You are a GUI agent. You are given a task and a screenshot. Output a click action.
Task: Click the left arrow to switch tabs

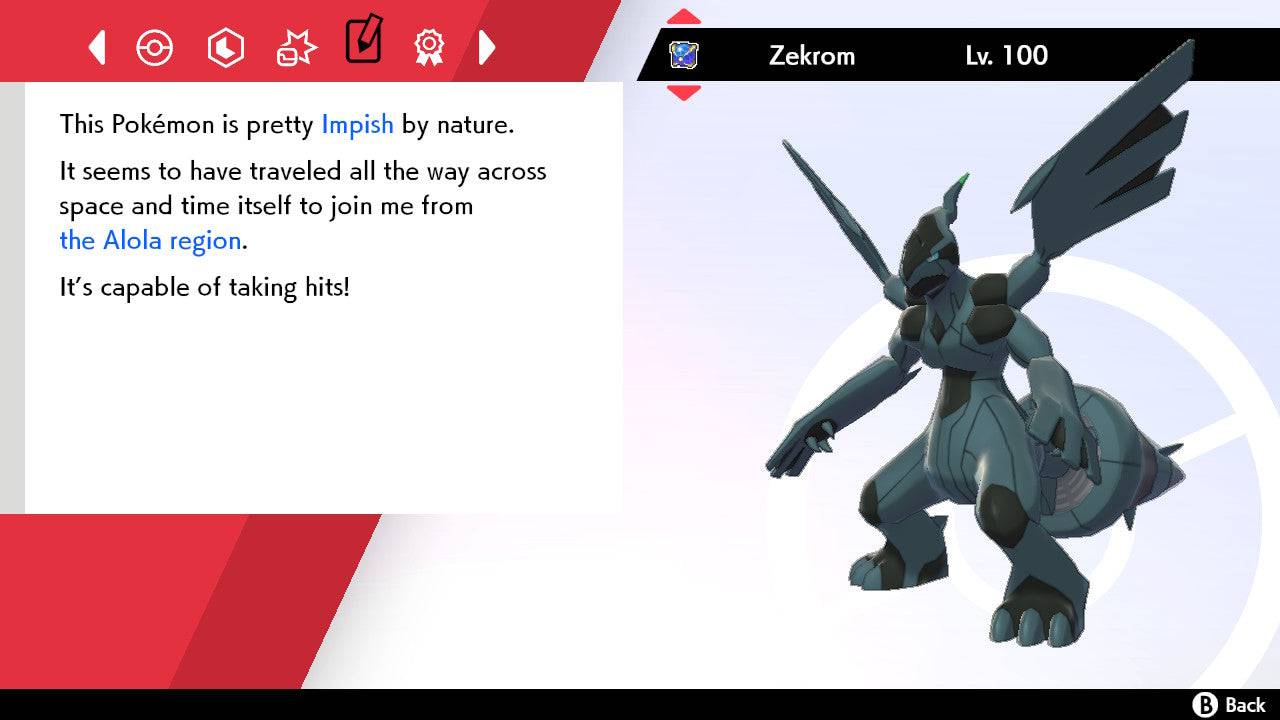96,47
